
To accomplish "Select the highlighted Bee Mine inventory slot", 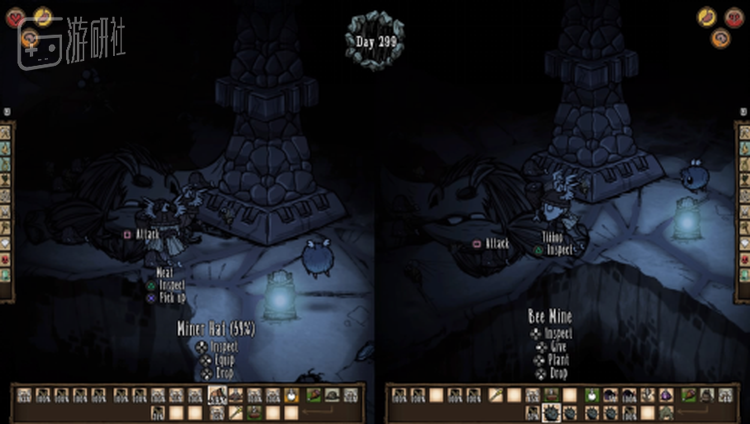I will tap(552, 412).
